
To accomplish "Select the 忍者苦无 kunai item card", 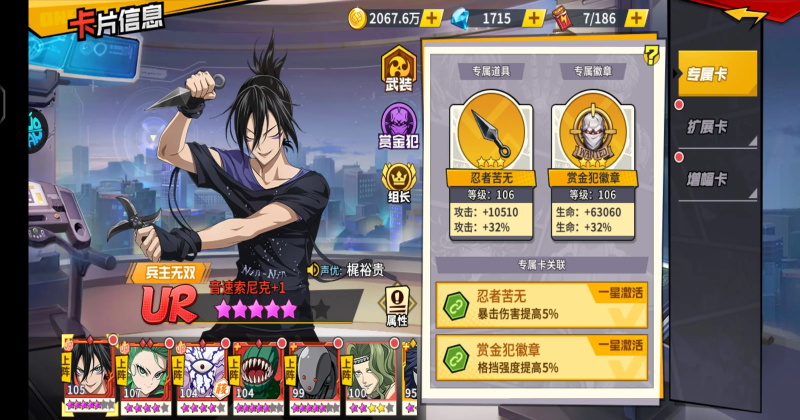I will (x=485, y=138).
